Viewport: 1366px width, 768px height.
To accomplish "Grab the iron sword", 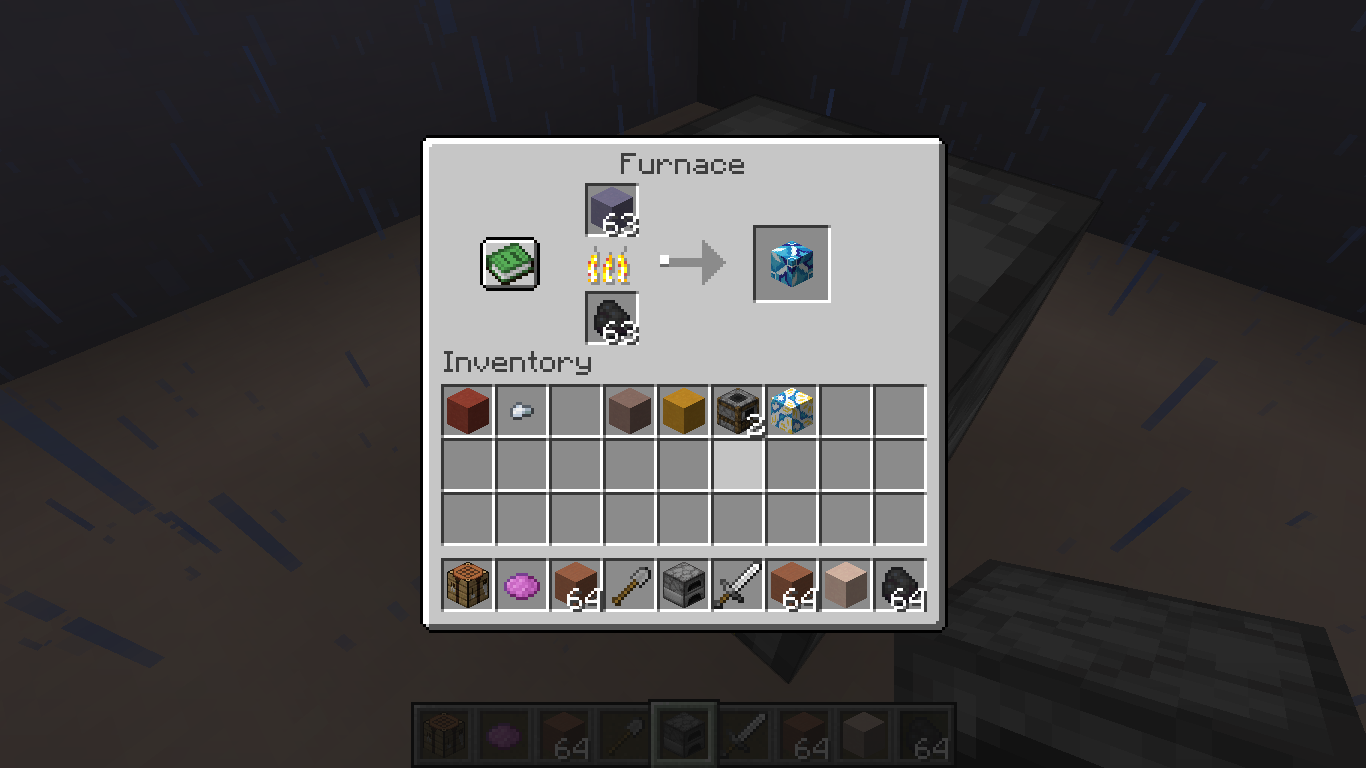I will click(738, 585).
